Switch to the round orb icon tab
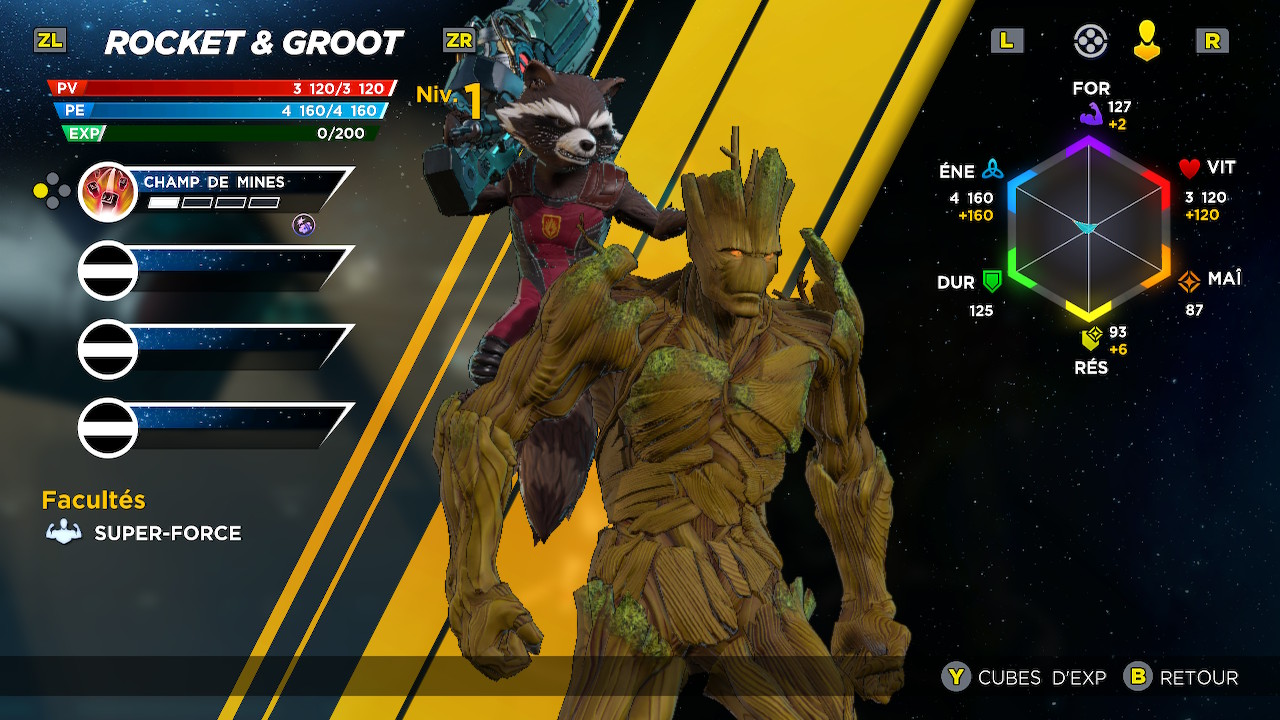1280x720 pixels. click(1090, 41)
